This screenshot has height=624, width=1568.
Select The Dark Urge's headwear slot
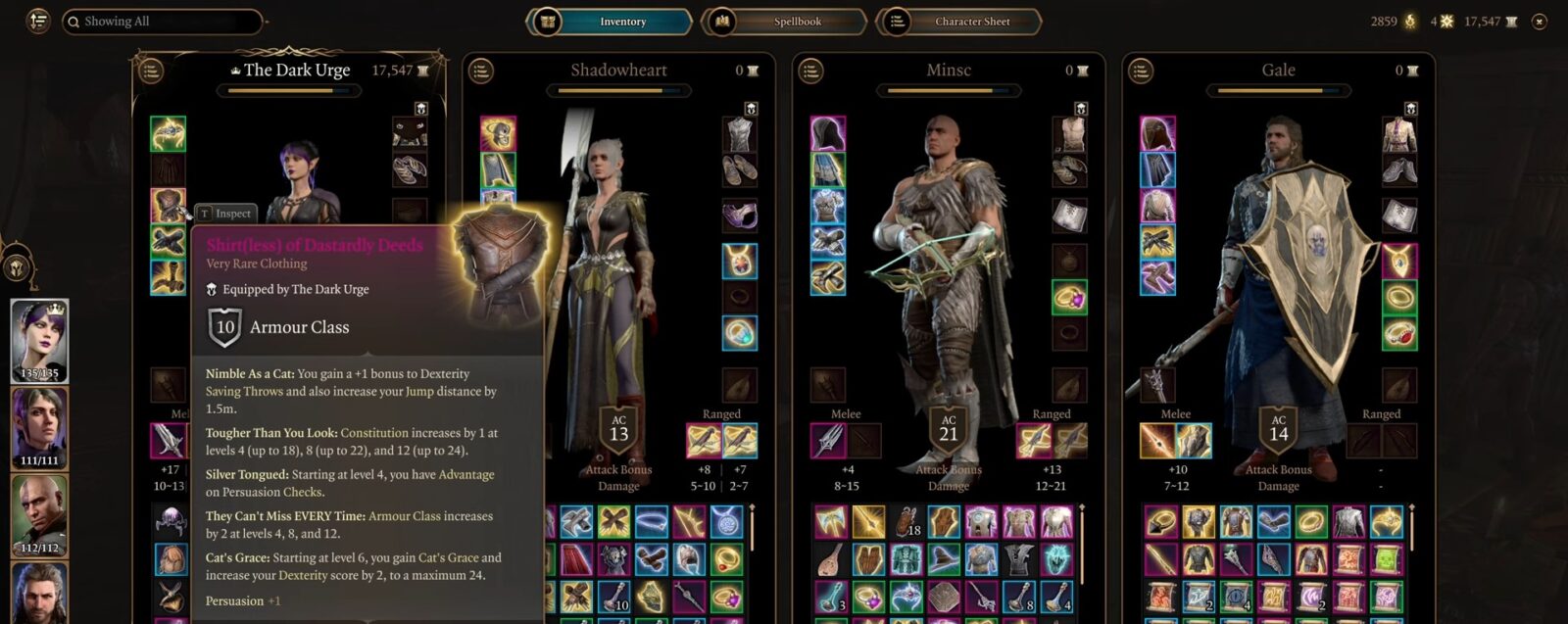point(169,134)
